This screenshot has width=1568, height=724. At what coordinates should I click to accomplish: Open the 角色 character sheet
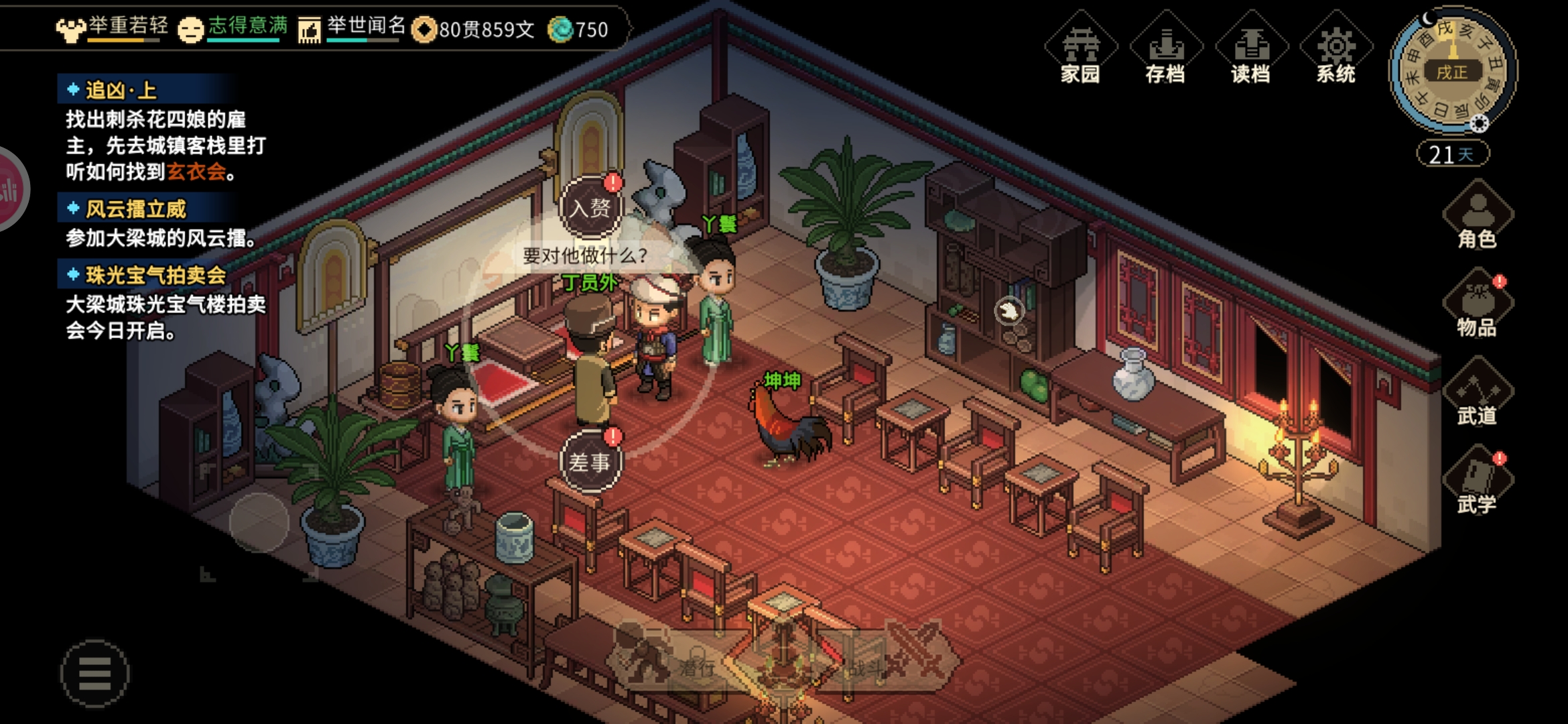click(x=1477, y=216)
